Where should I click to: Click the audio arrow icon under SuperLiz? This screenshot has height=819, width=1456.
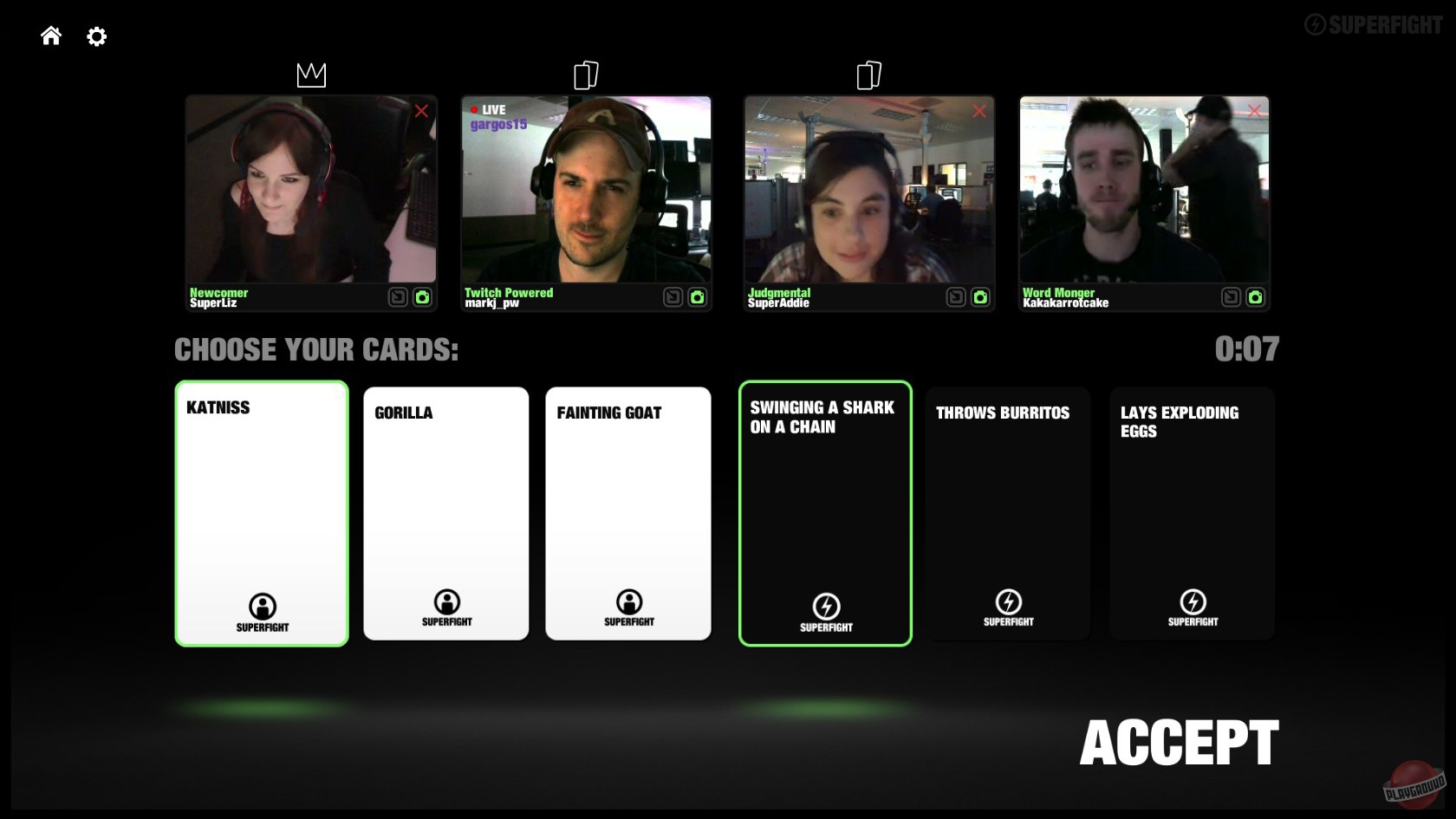click(397, 296)
